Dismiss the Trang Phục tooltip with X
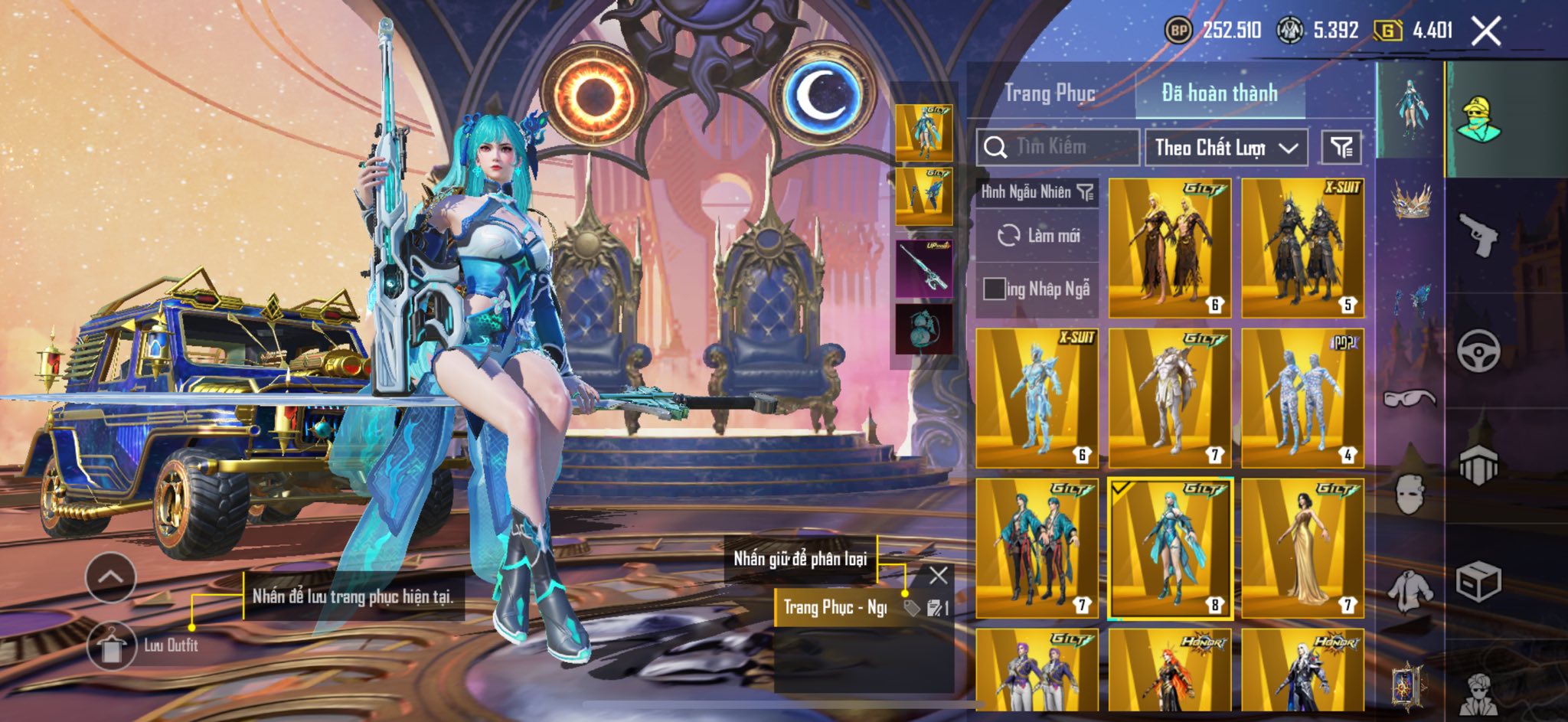The height and width of the screenshot is (722, 1568). coord(938,575)
